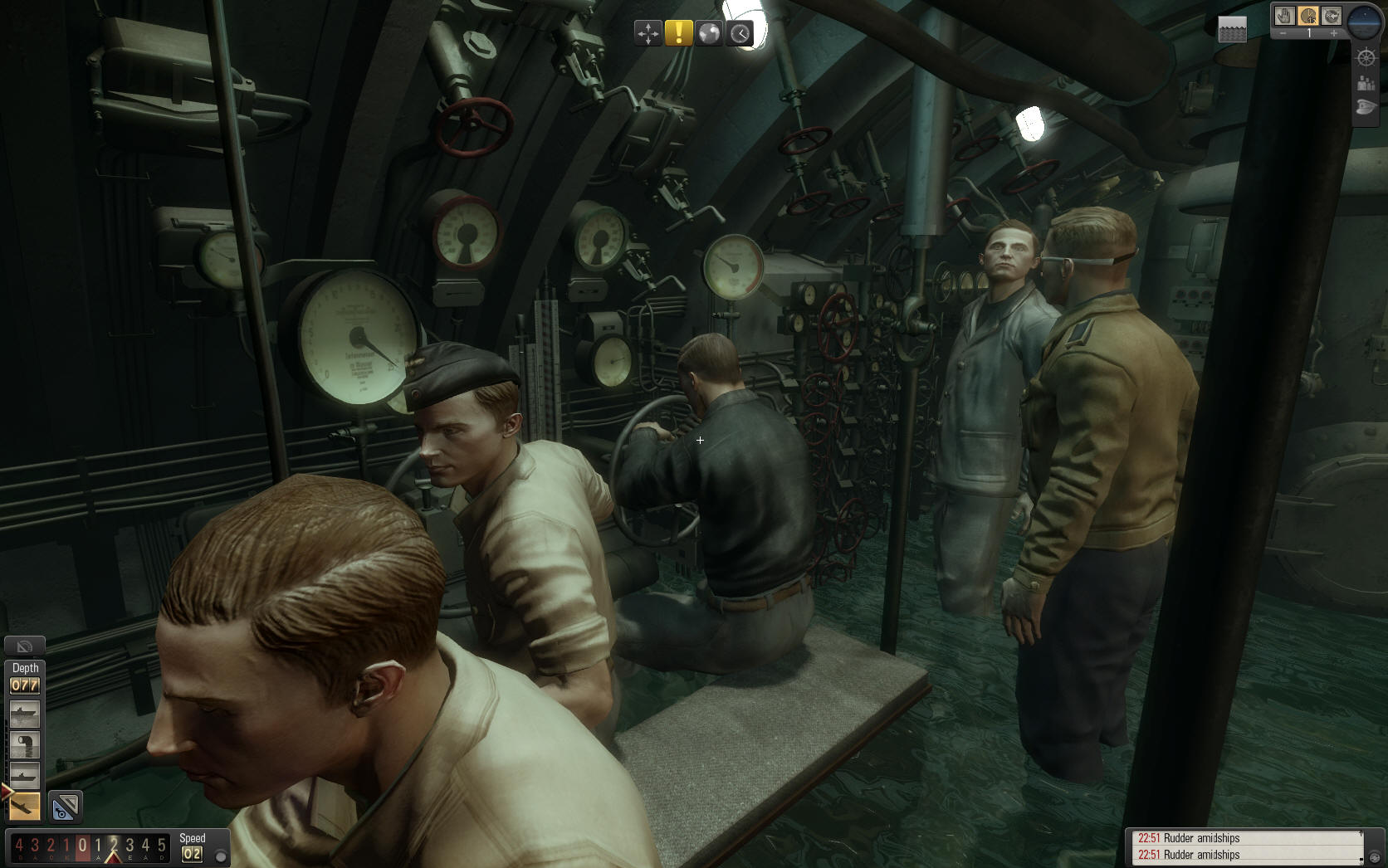This screenshot has height=868, width=1388.
Task: Select the snorkel depth button
Action: pos(24,744)
